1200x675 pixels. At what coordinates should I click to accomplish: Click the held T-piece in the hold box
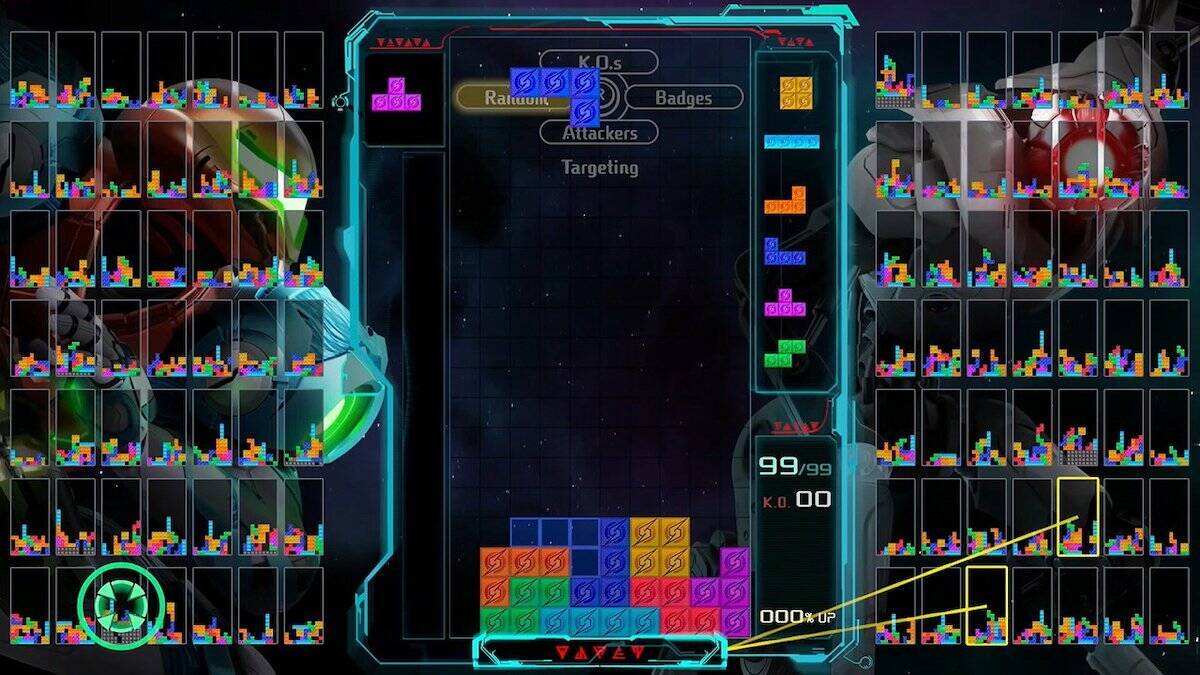tap(397, 99)
